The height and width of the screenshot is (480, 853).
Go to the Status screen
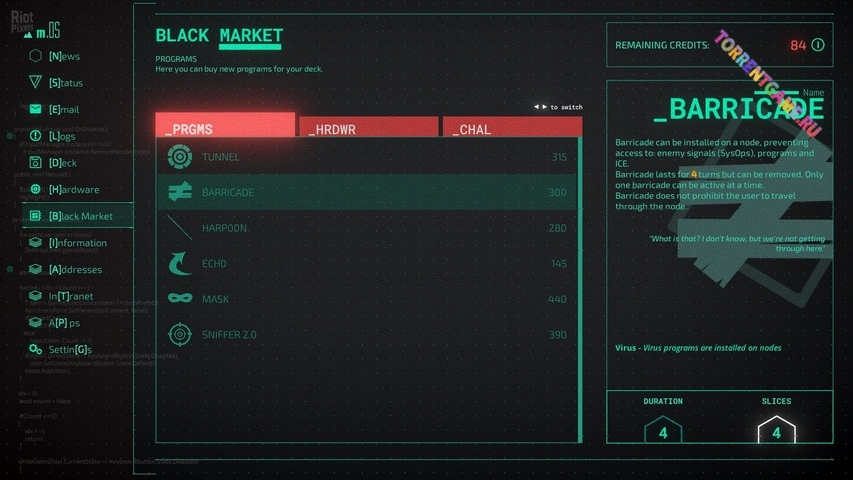click(x=65, y=83)
